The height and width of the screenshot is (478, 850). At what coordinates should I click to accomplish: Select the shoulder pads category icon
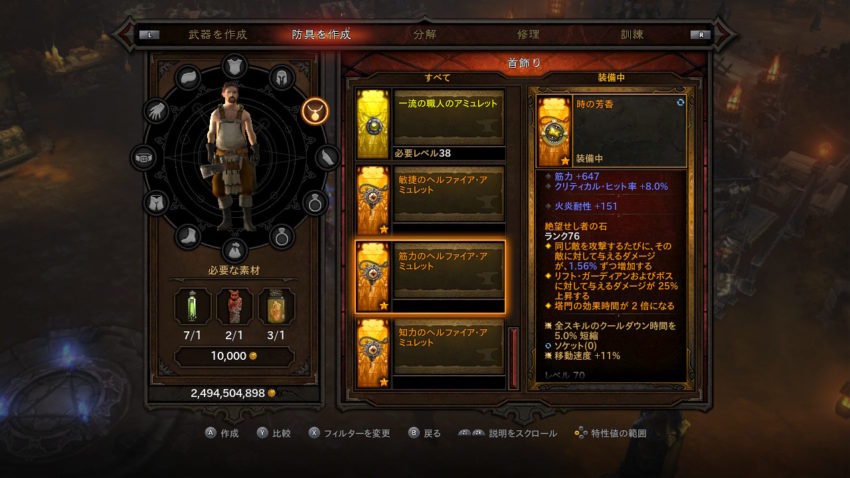point(189,78)
